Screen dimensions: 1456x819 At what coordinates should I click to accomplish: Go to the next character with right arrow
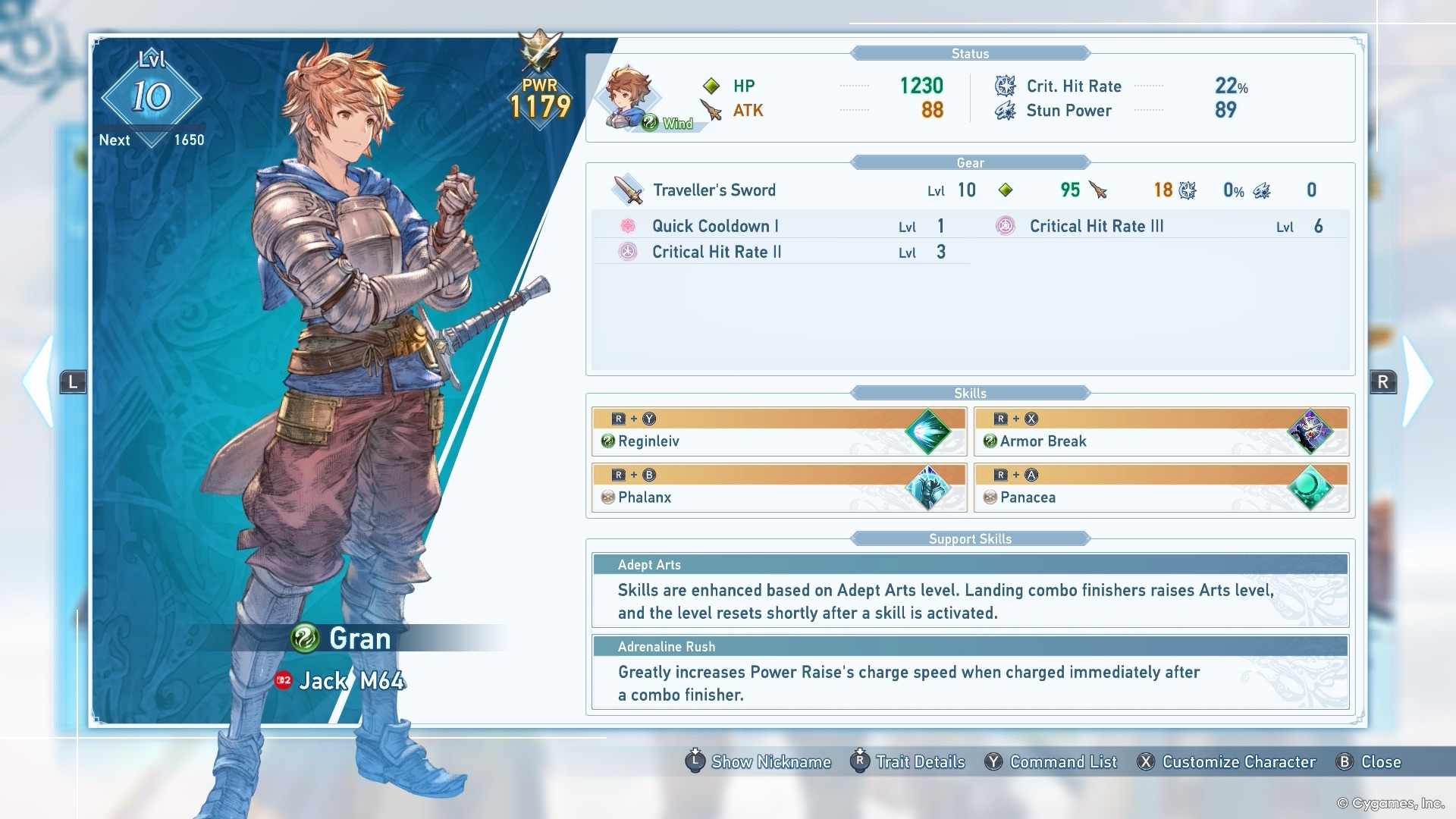[1417, 381]
